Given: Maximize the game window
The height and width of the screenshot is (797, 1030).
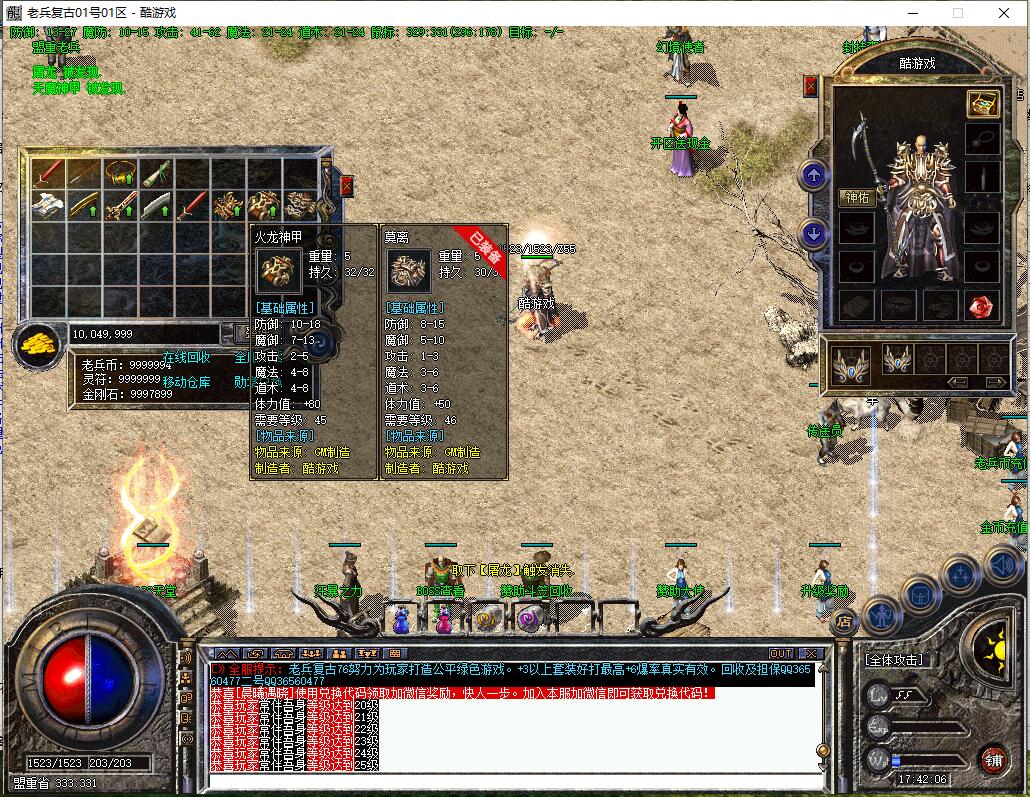Looking at the screenshot, I should 957,14.
